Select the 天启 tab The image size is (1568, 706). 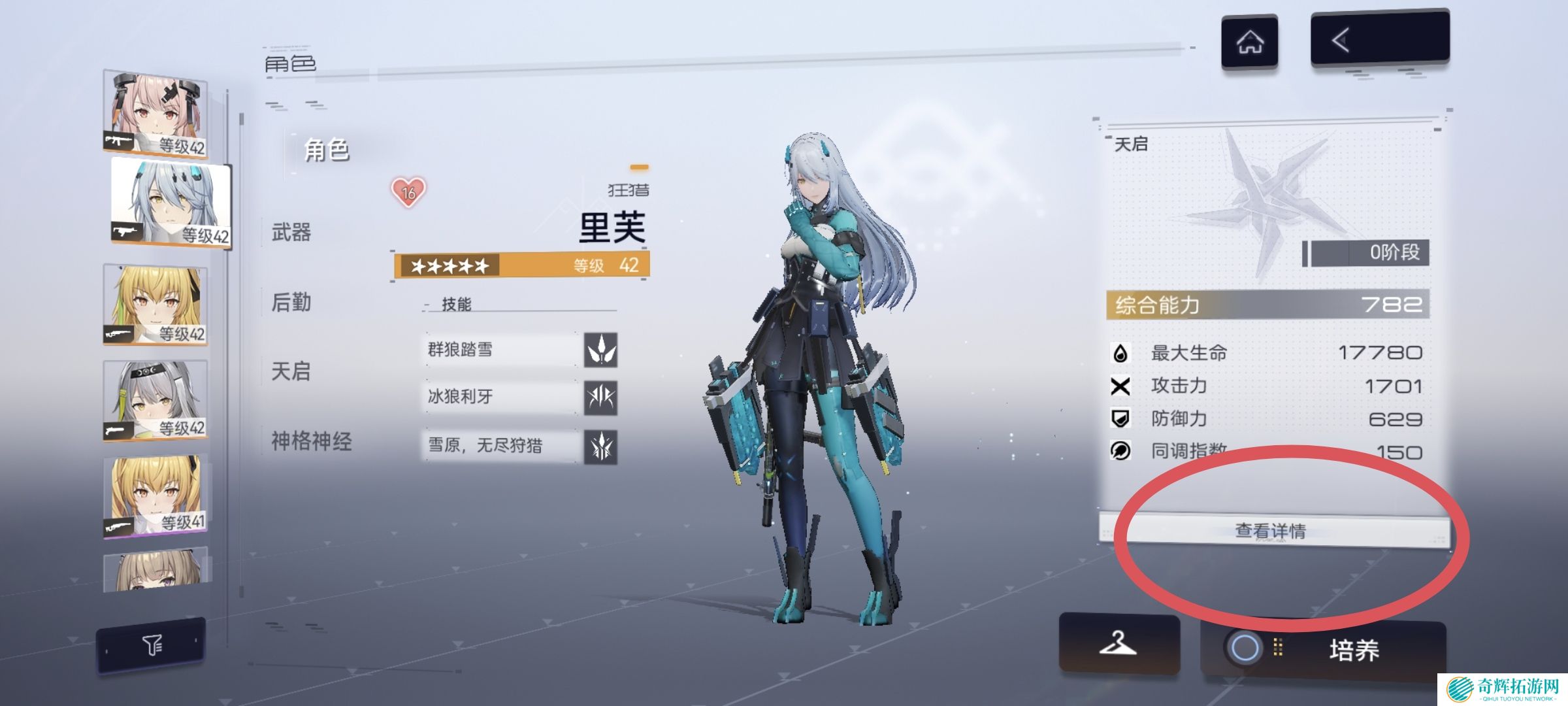pos(291,371)
